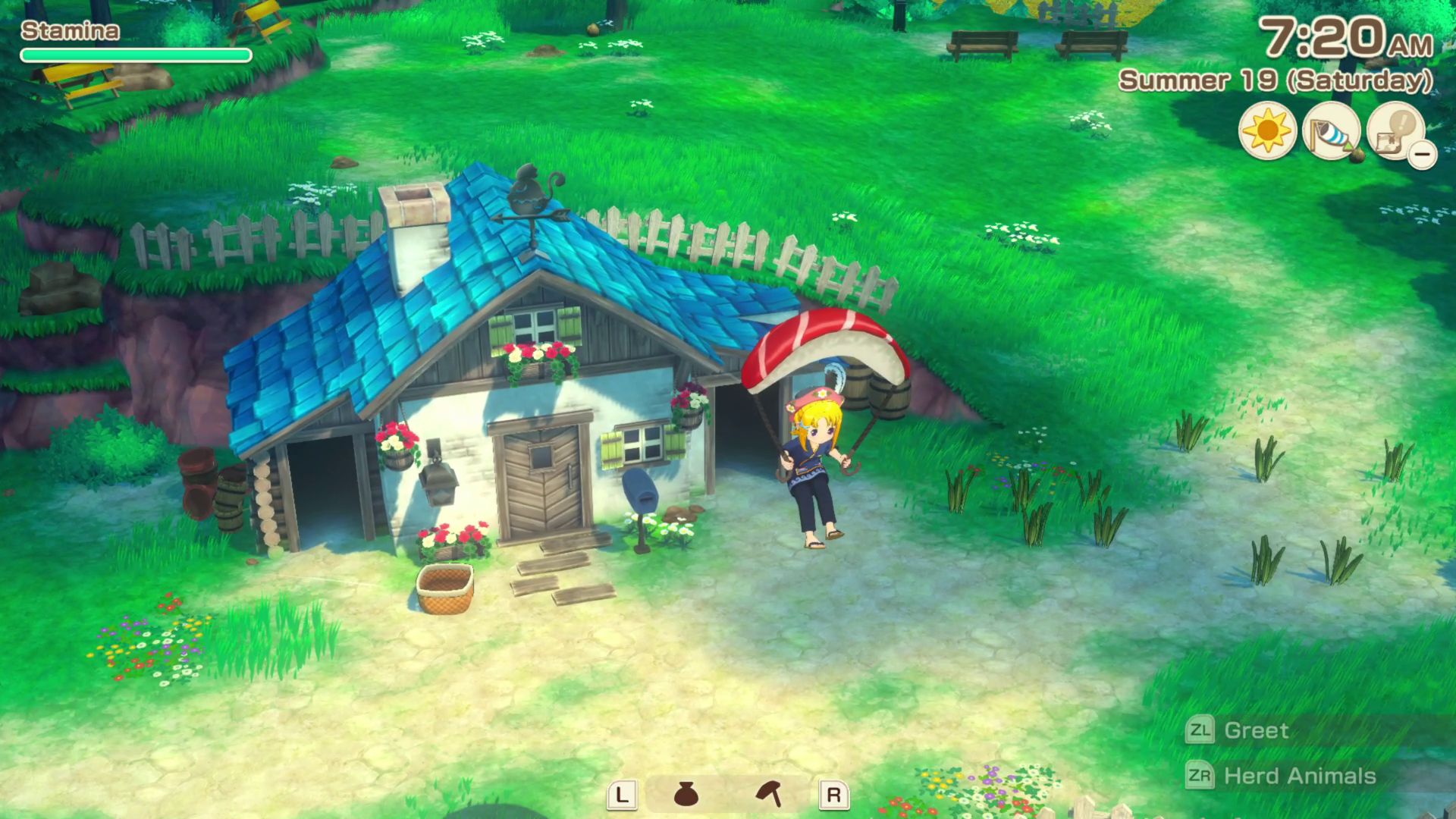Open the bag from the bottom bar
Viewport: 1456px width, 819px height.
[686, 795]
